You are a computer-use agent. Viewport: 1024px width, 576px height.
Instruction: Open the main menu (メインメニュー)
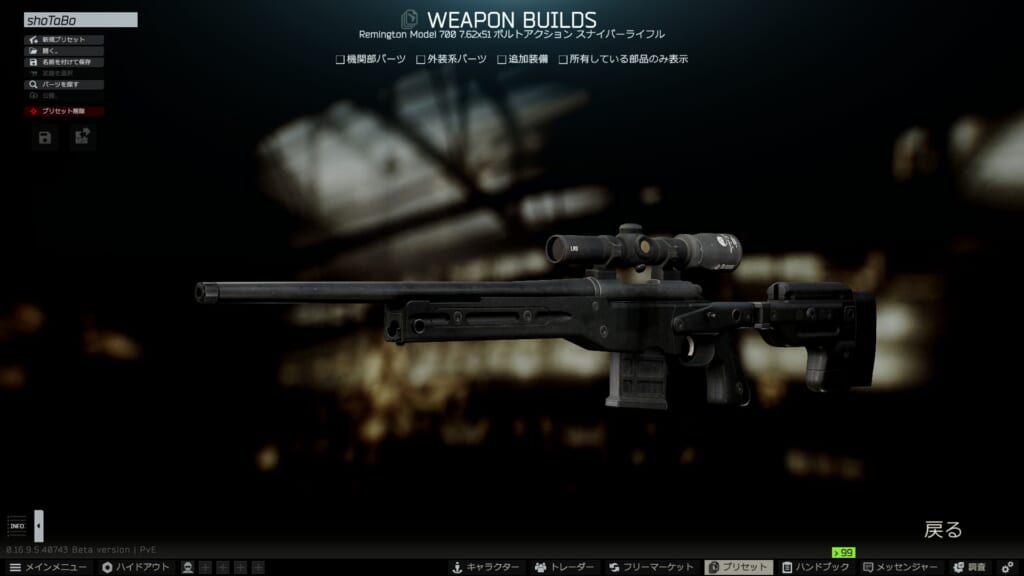point(48,567)
